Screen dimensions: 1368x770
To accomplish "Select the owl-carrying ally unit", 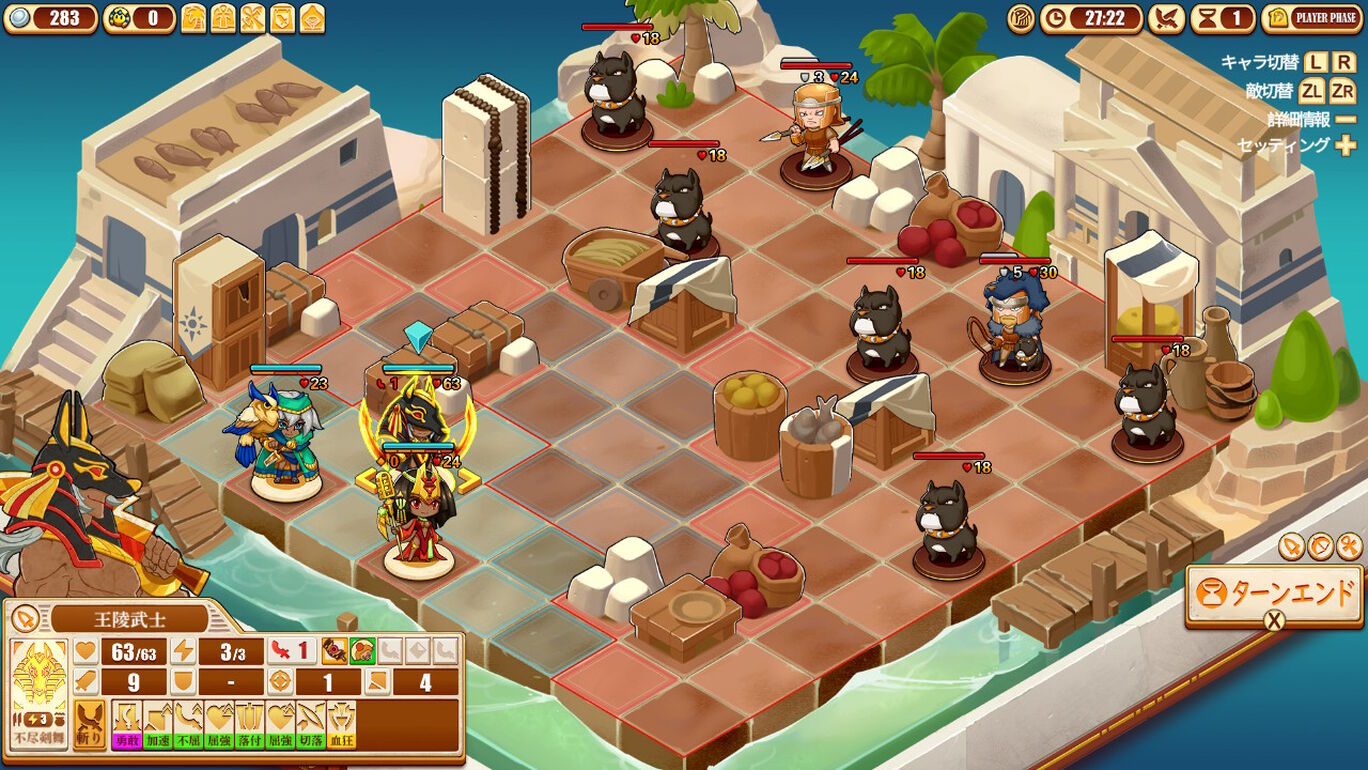I will click(x=284, y=440).
